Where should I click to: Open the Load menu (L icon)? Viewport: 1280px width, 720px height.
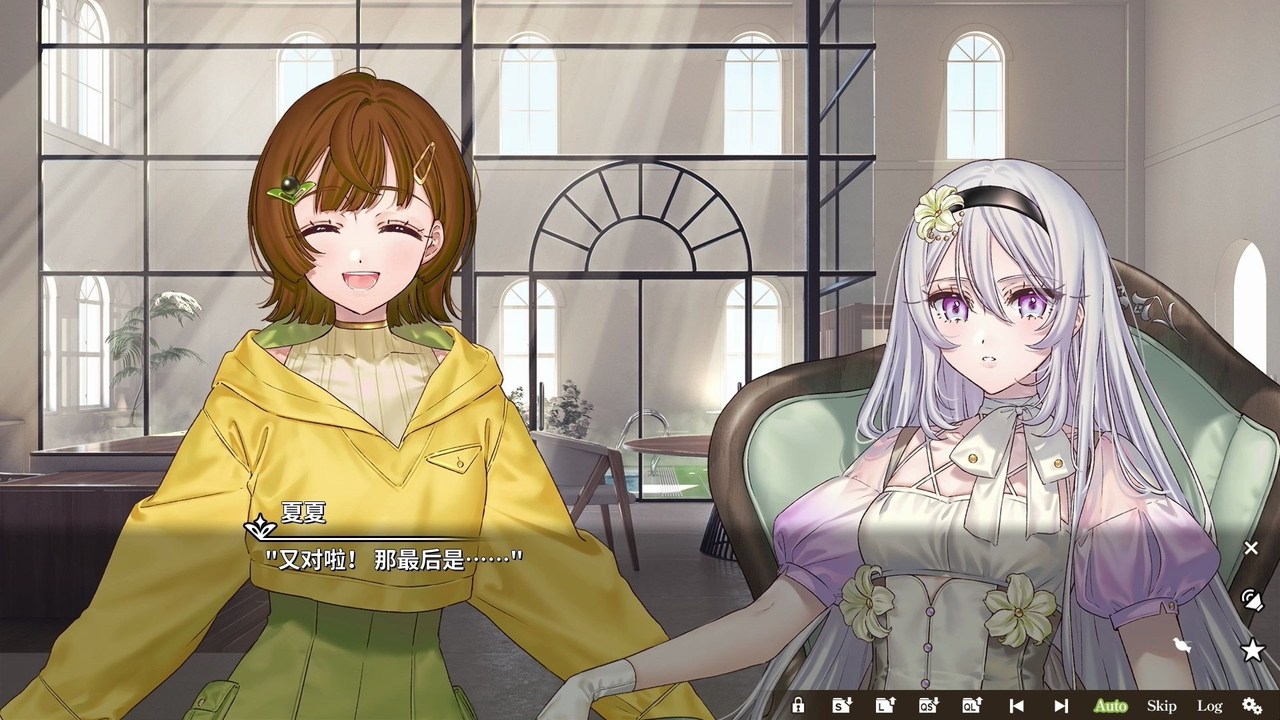(x=885, y=706)
